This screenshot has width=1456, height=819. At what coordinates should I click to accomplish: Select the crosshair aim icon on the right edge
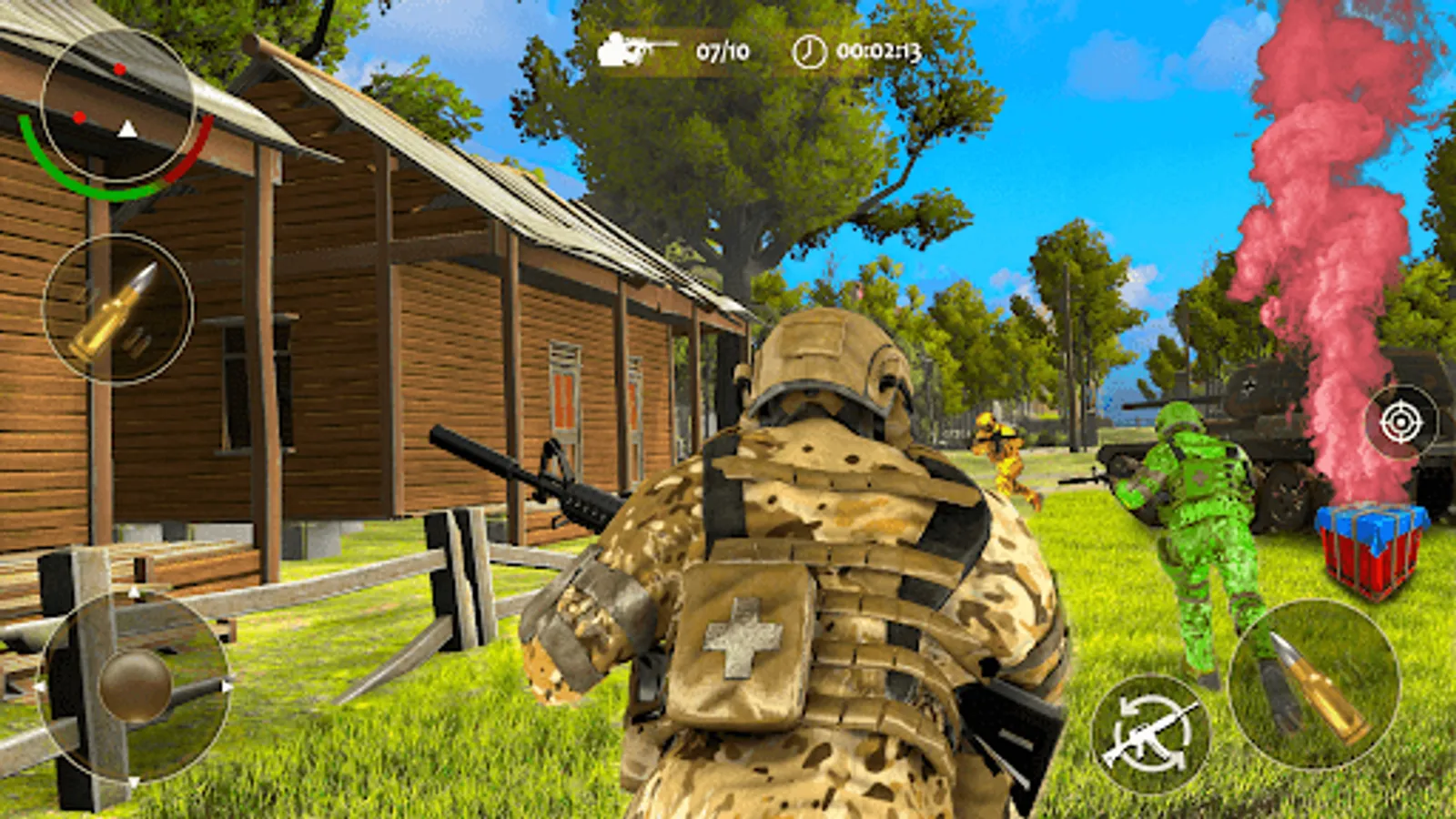tap(1400, 421)
